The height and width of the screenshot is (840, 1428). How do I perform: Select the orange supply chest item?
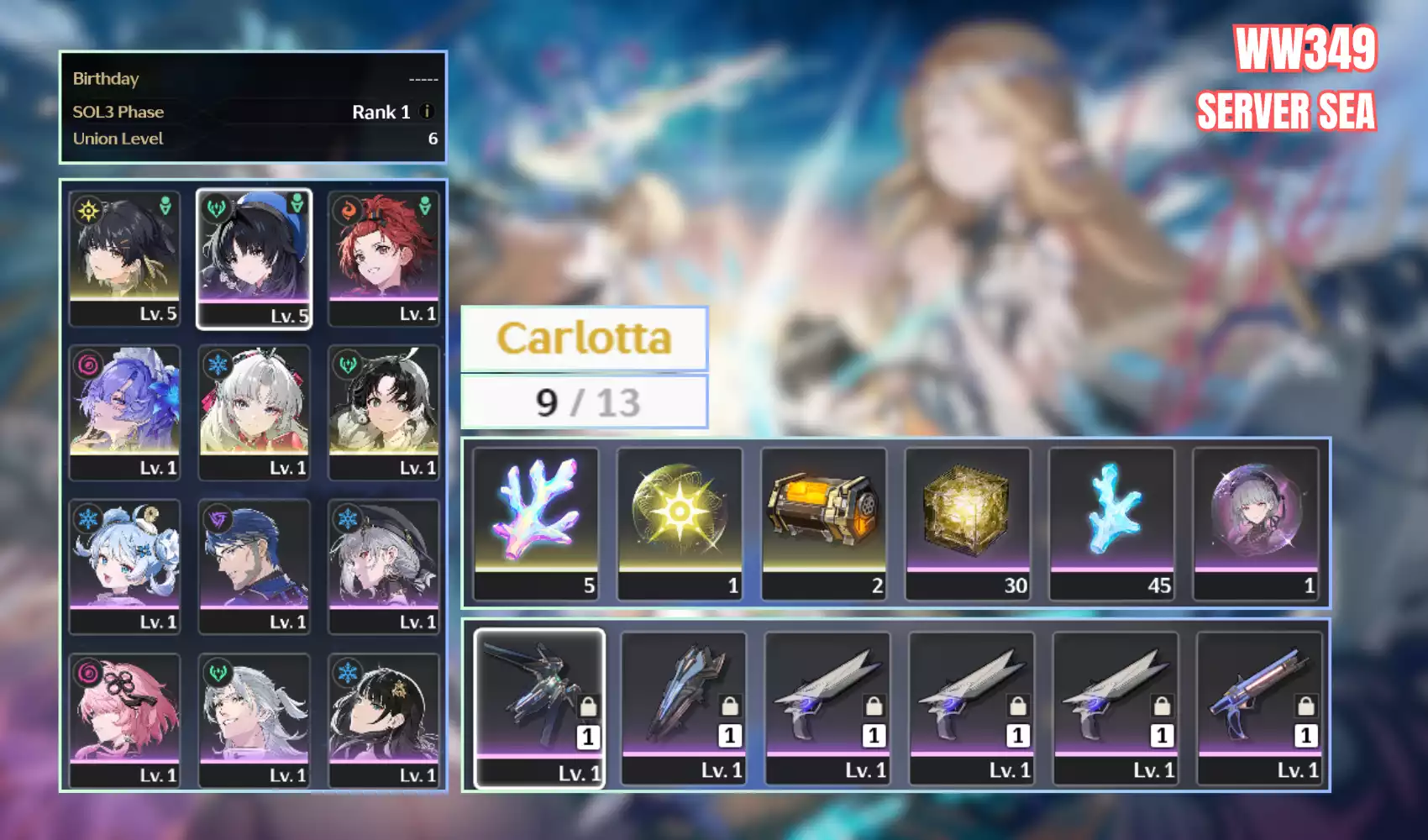tap(823, 522)
